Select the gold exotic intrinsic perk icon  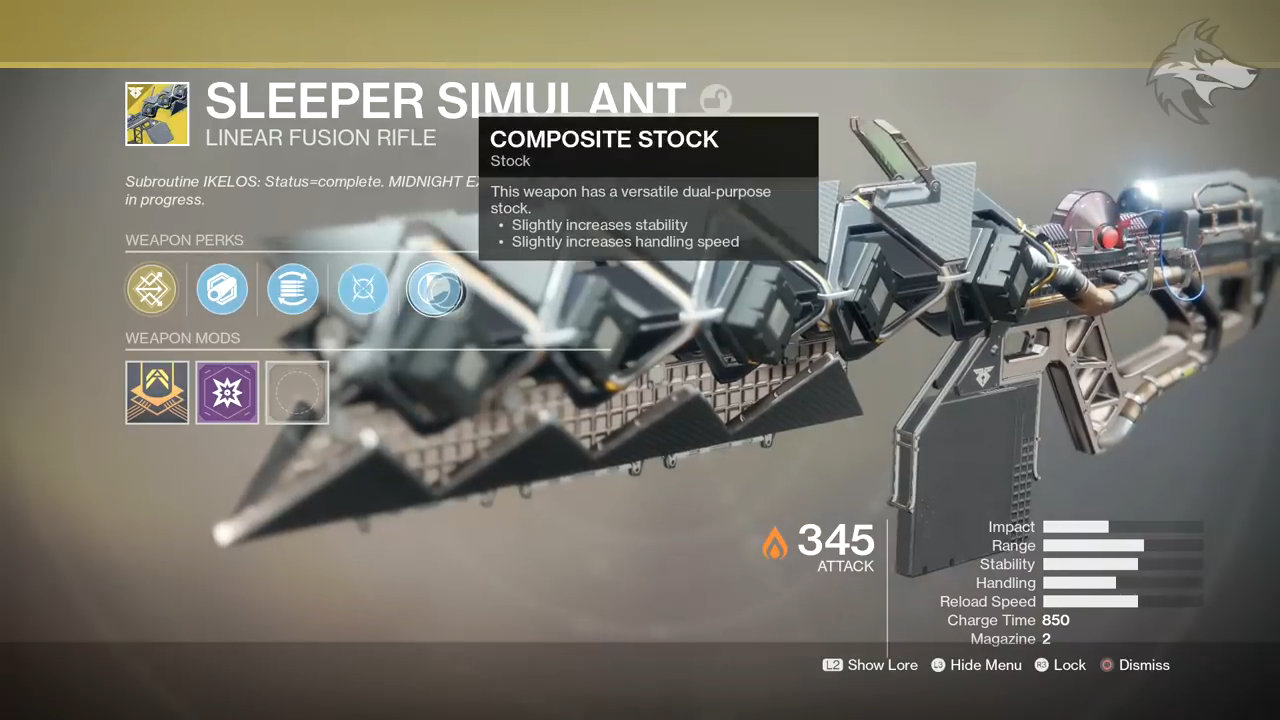(152, 290)
